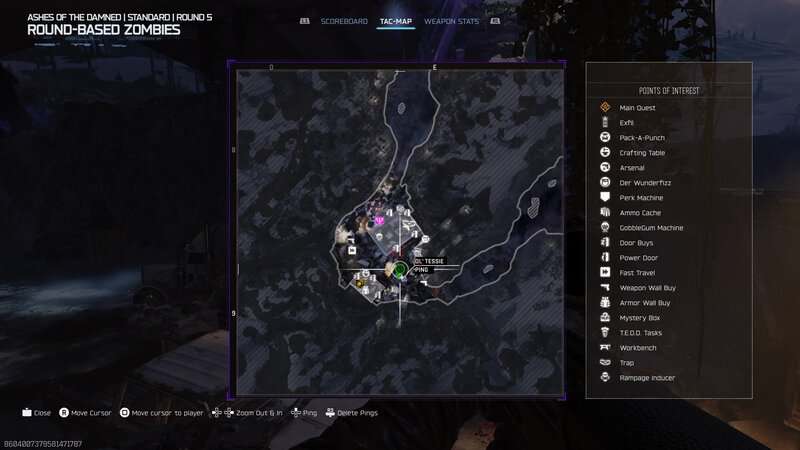Image resolution: width=800 pixels, height=450 pixels.
Task: Choose the Workbench legend entry
Action: (639, 347)
